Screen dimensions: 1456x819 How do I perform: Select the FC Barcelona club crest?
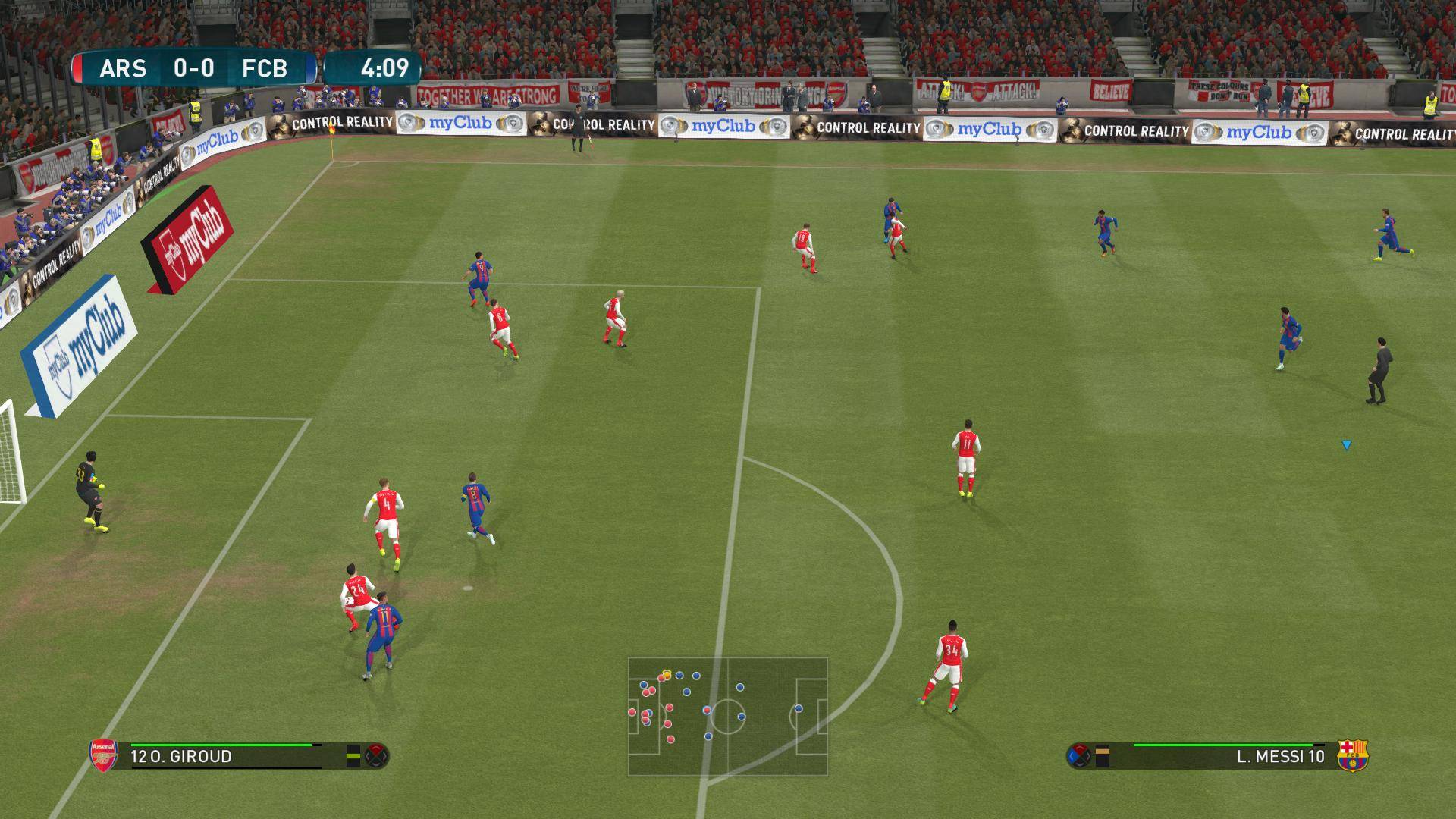(1352, 755)
